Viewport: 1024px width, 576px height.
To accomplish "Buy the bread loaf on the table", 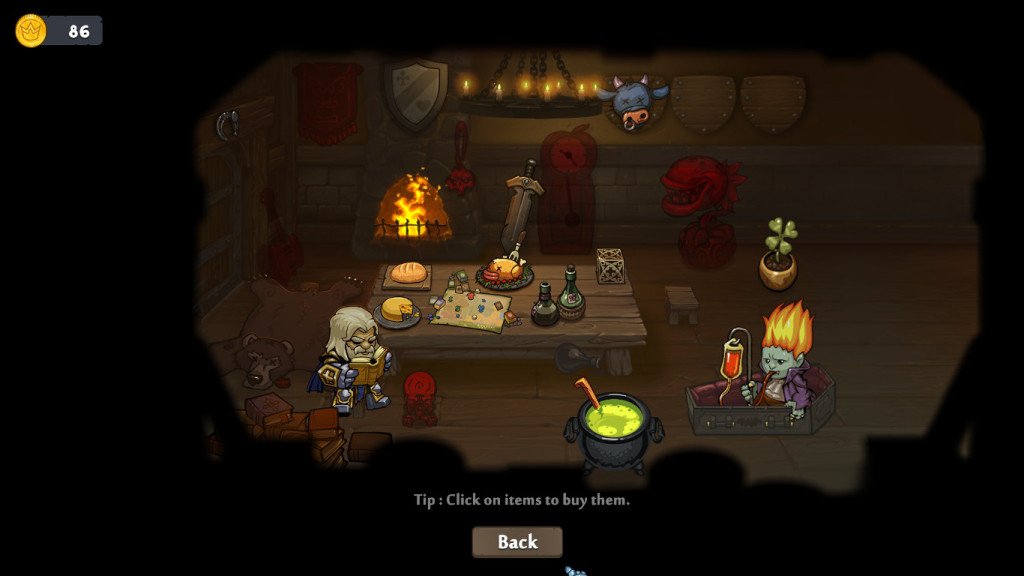I will (408, 272).
